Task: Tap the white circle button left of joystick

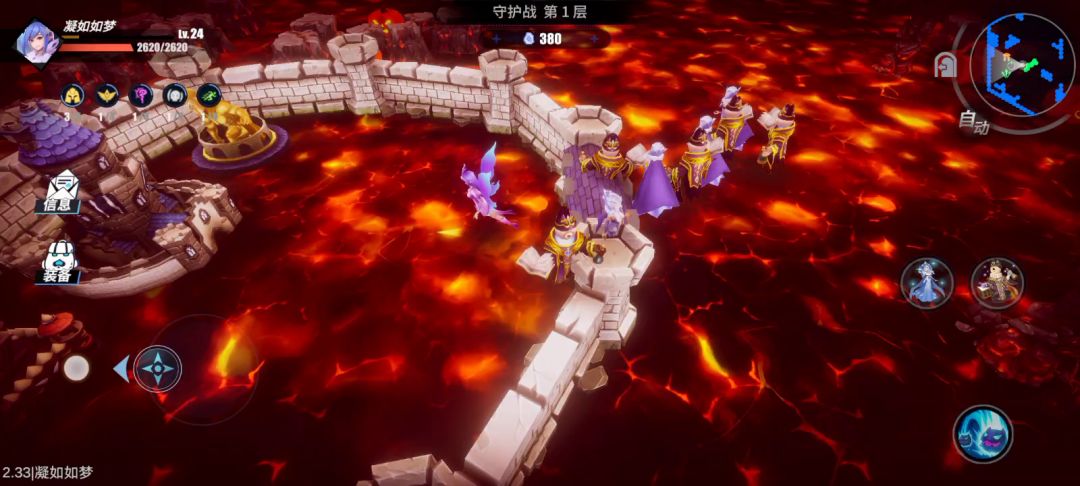Action: [76, 368]
